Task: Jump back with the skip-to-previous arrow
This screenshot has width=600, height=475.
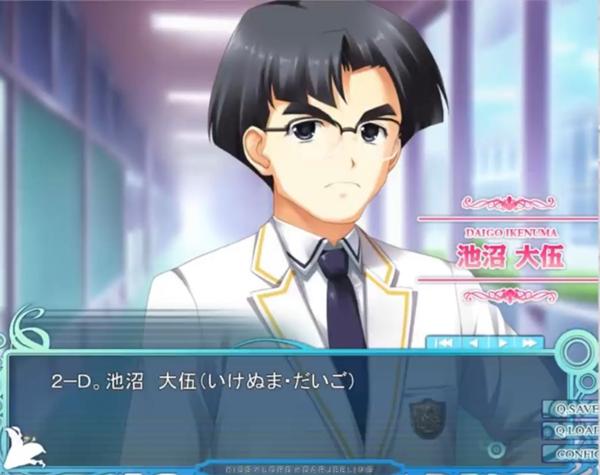Action: [444, 343]
